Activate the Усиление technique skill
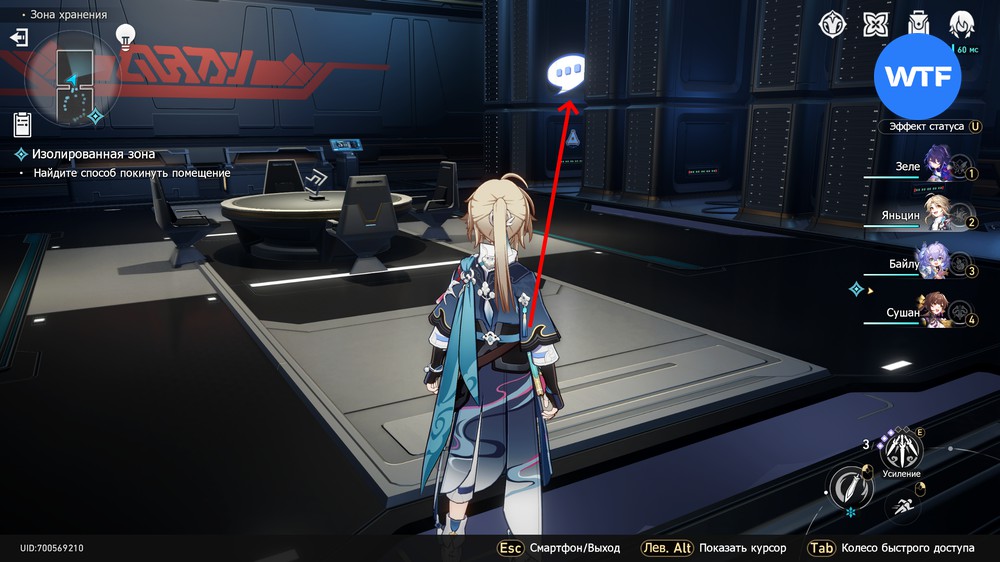 (x=901, y=450)
